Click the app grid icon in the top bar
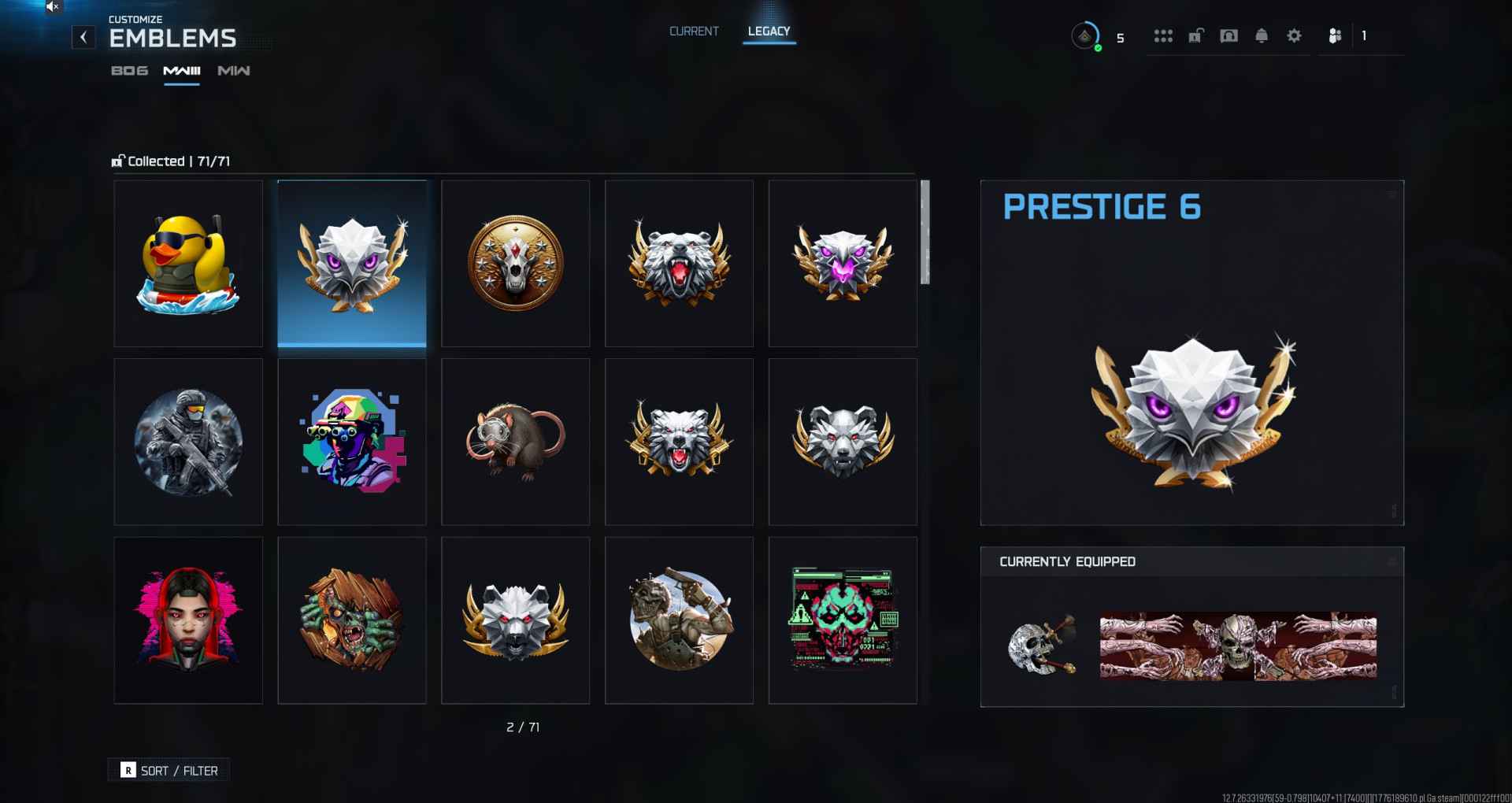The height and width of the screenshot is (803, 1512). click(1163, 36)
